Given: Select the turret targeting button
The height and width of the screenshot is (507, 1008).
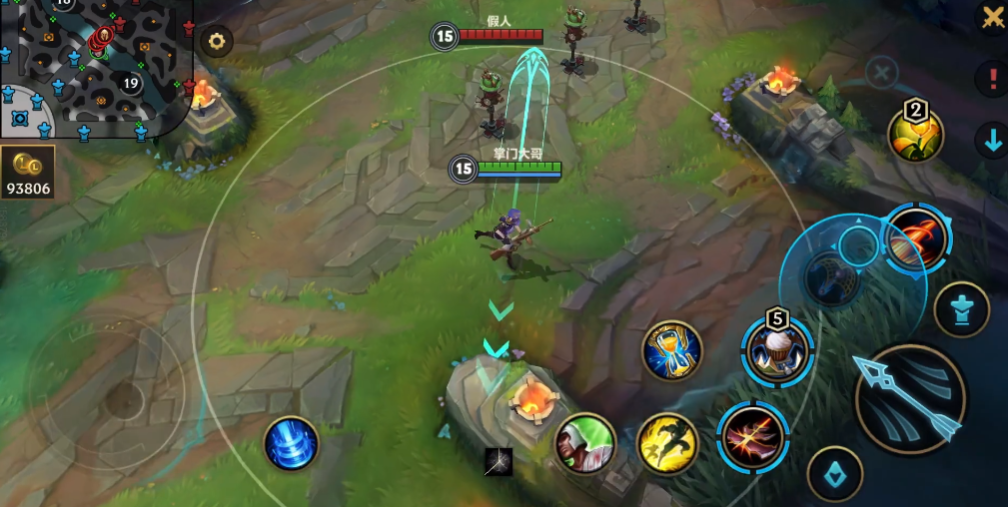Looking at the screenshot, I should [x=961, y=310].
